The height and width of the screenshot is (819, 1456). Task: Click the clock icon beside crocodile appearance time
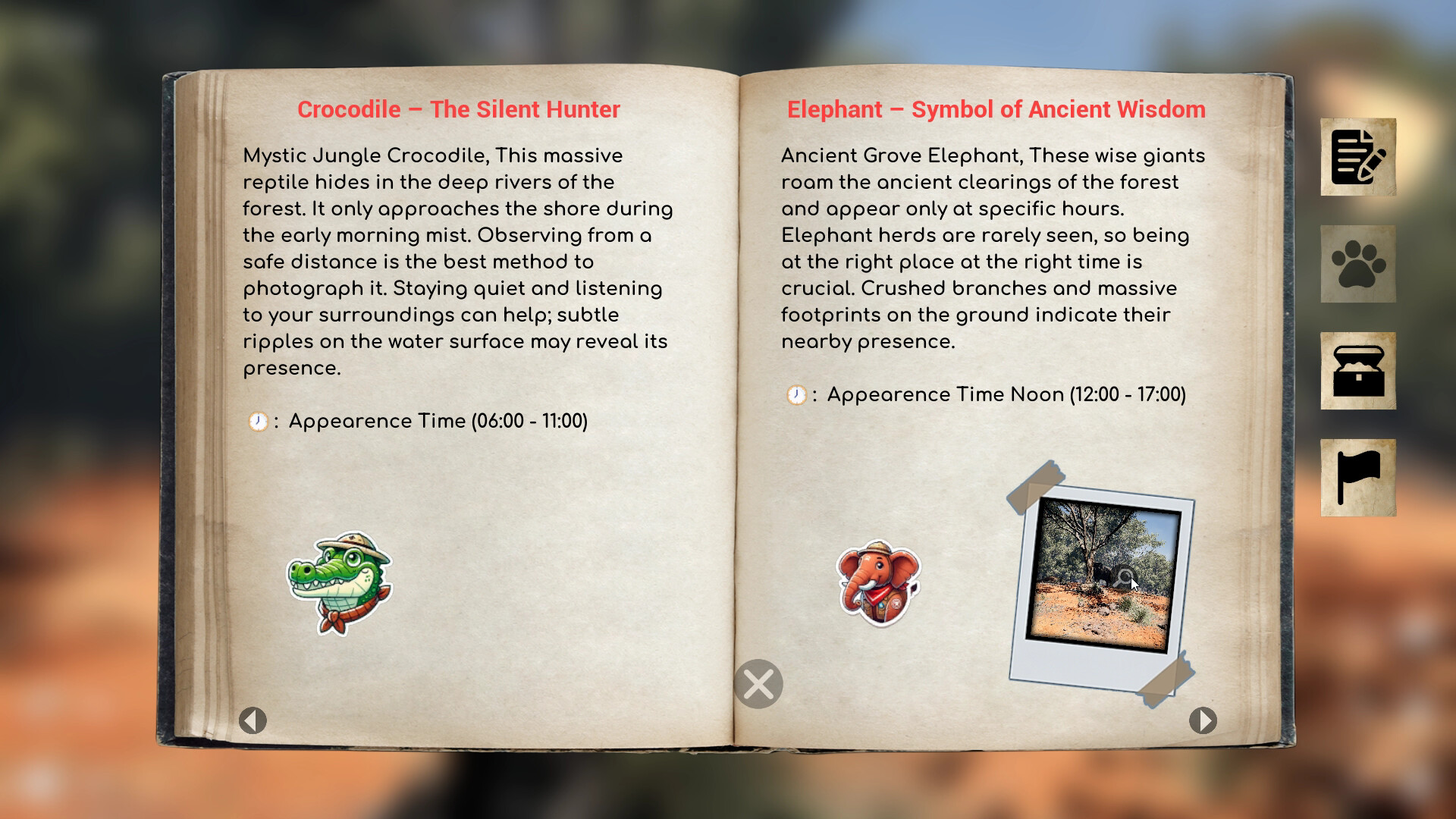pos(258,420)
